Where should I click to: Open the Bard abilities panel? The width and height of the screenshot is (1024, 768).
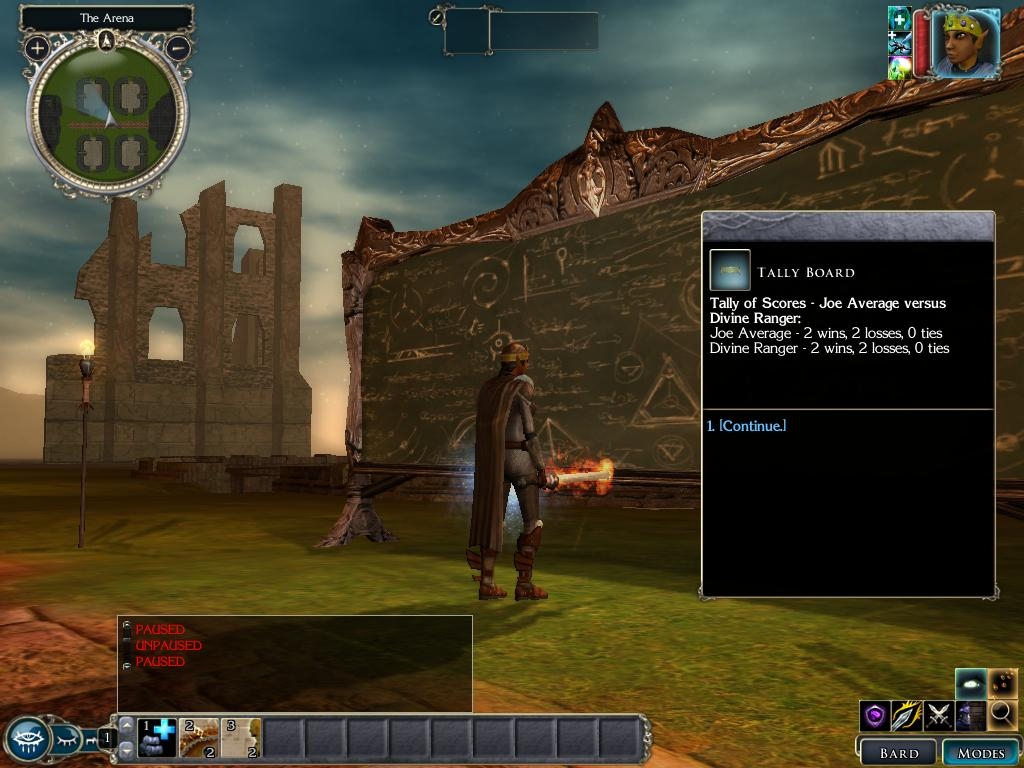pos(898,753)
